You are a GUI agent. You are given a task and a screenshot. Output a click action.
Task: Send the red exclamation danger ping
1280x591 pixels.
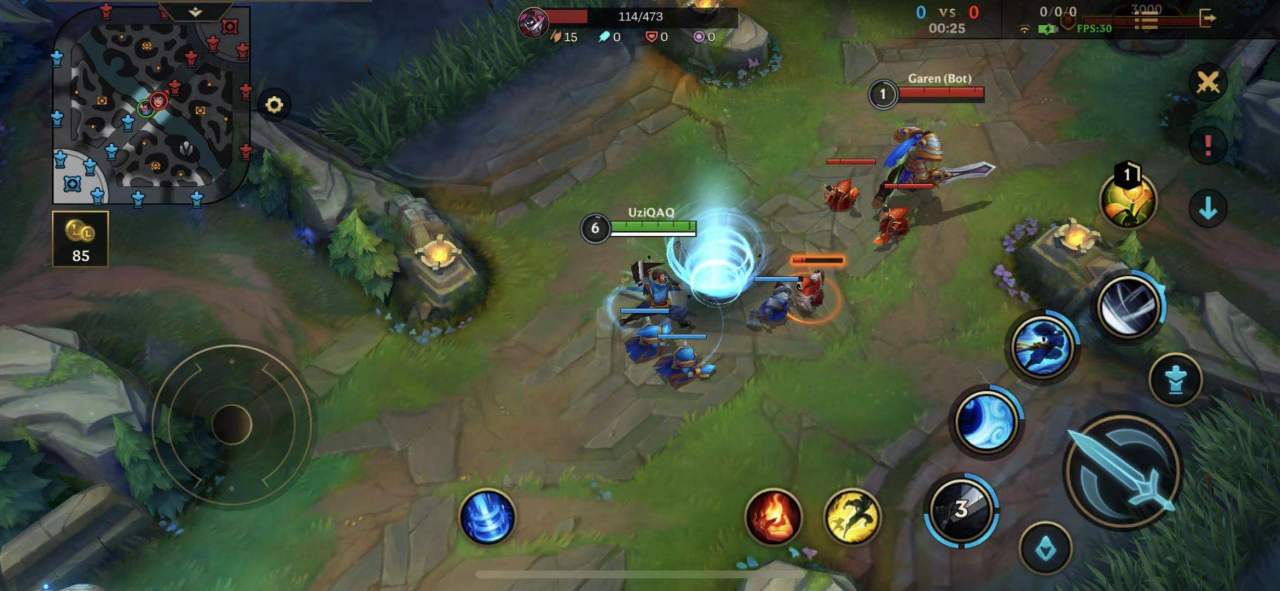pyautogui.click(x=1208, y=145)
